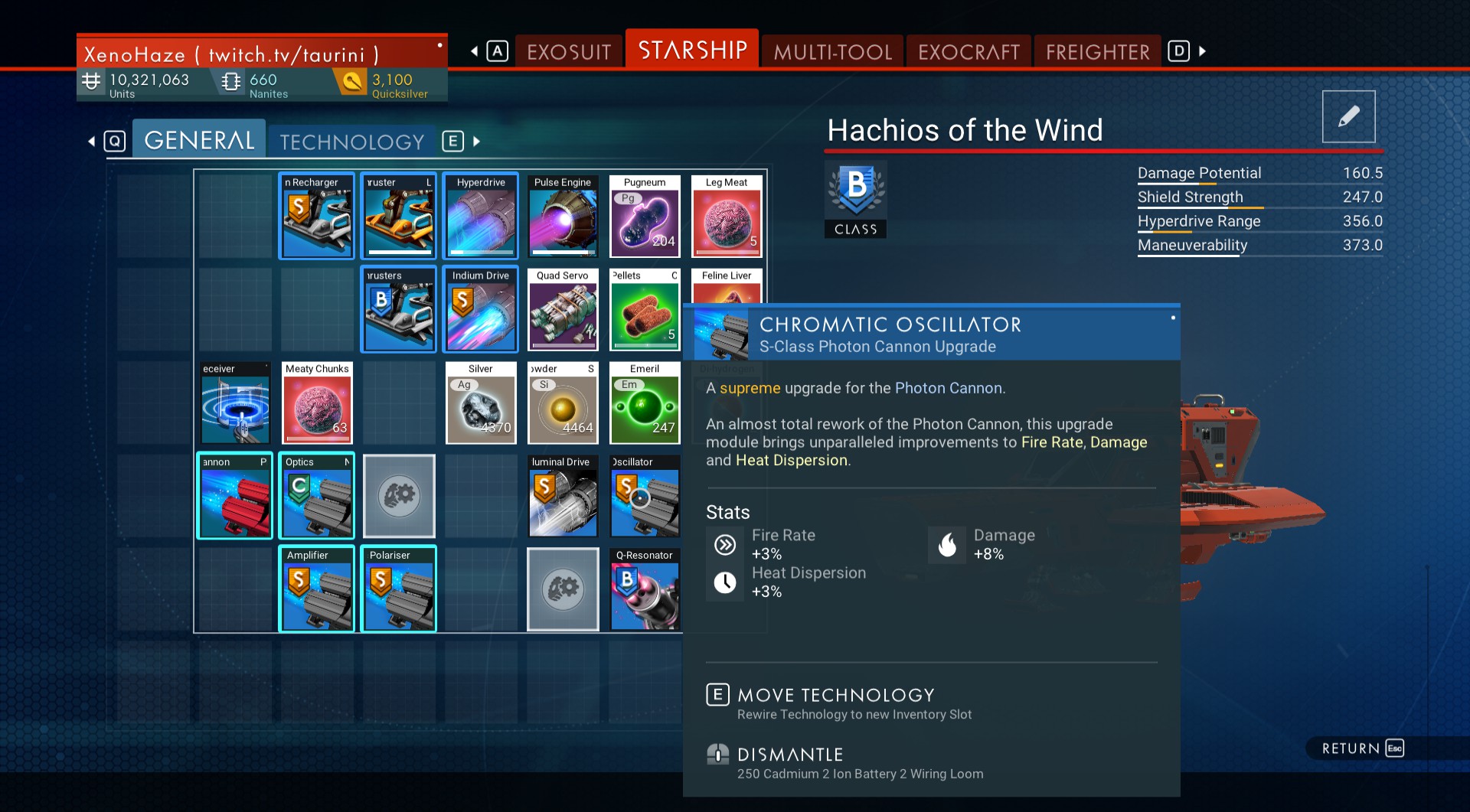The height and width of the screenshot is (812, 1470).
Task: Click the Silver stack
Action: point(480,403)
